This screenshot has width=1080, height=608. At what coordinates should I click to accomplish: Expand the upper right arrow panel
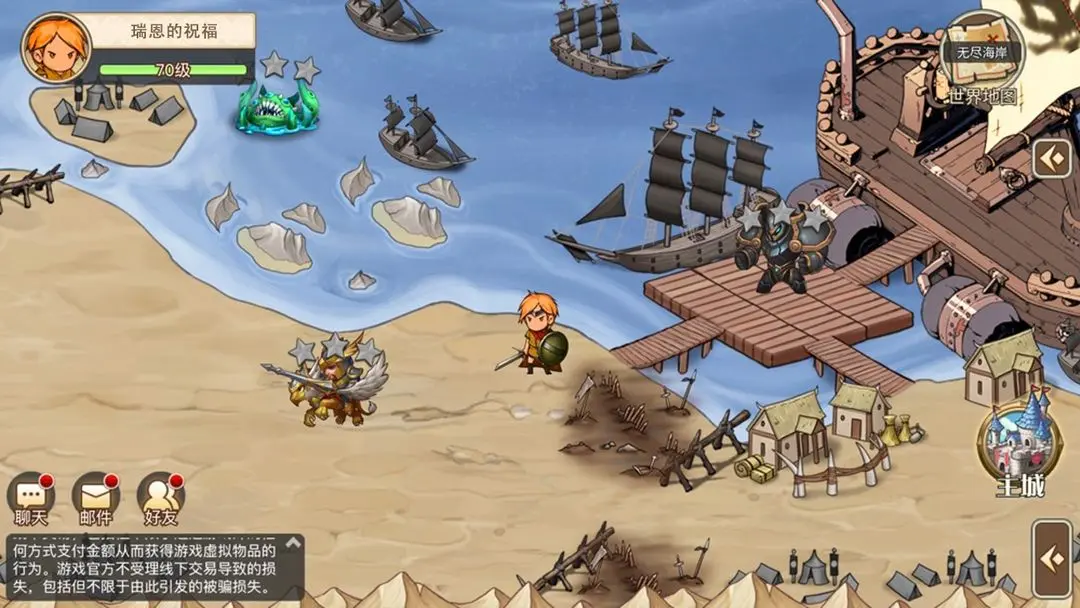[x=1051, y=158]
